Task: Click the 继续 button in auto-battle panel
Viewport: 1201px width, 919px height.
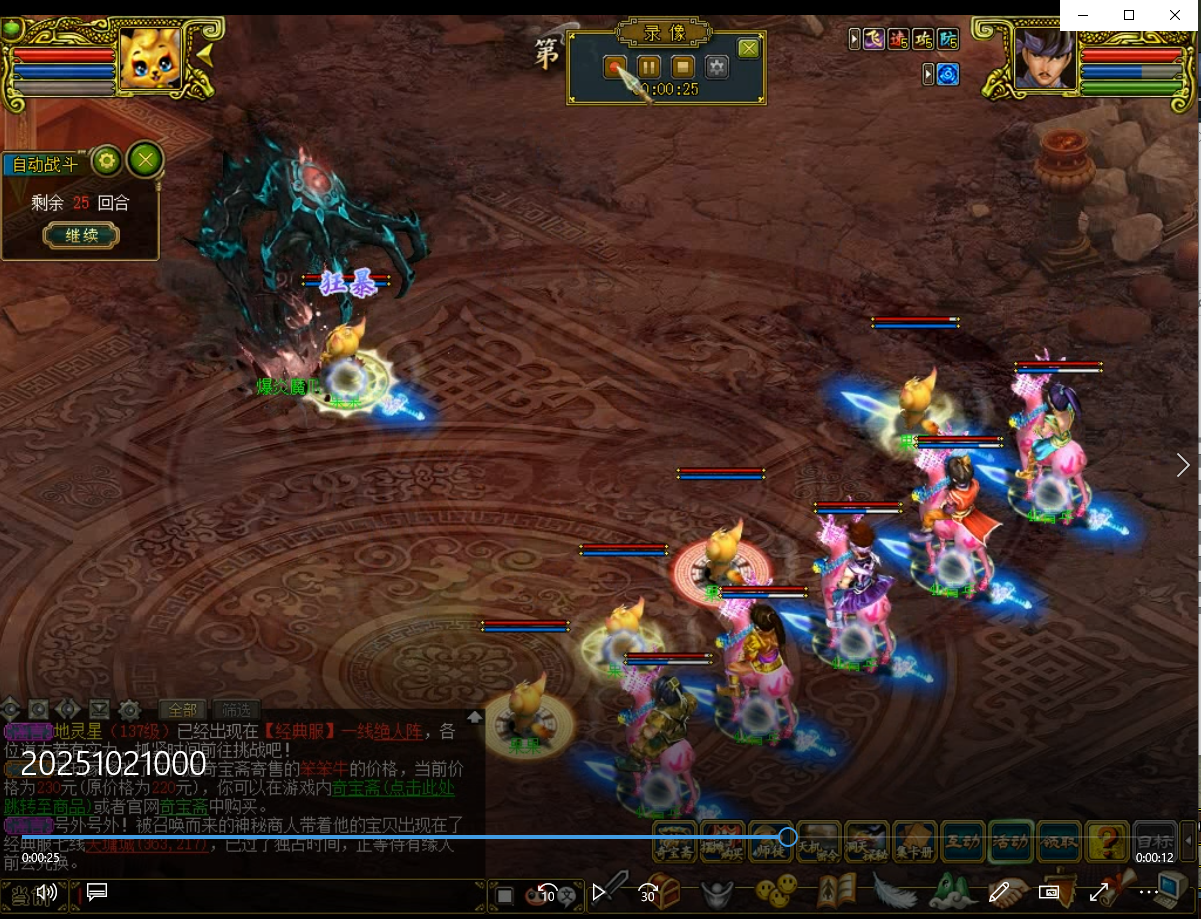Action: [x=80, y=236]
